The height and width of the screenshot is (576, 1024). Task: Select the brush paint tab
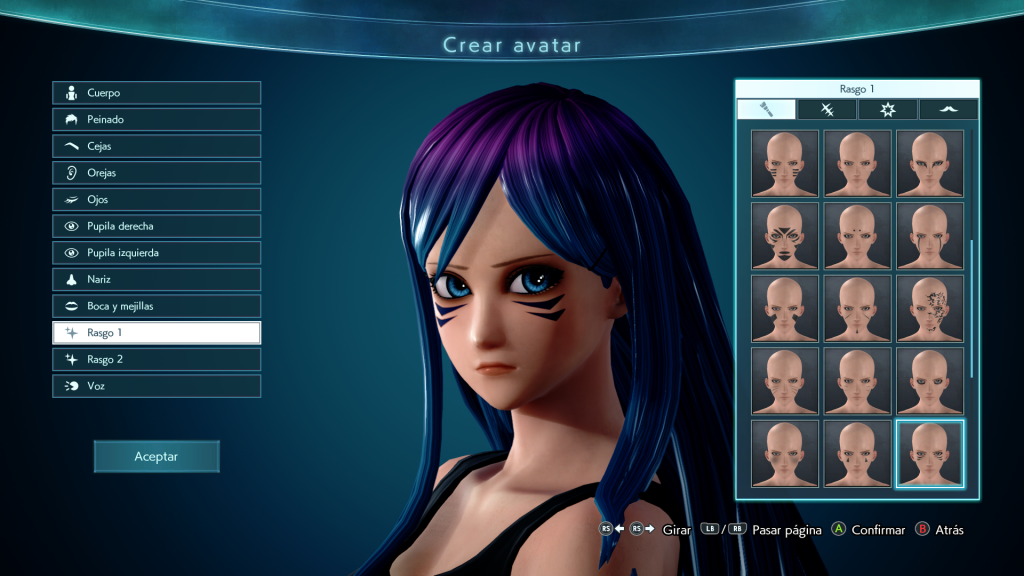point(767,110)
